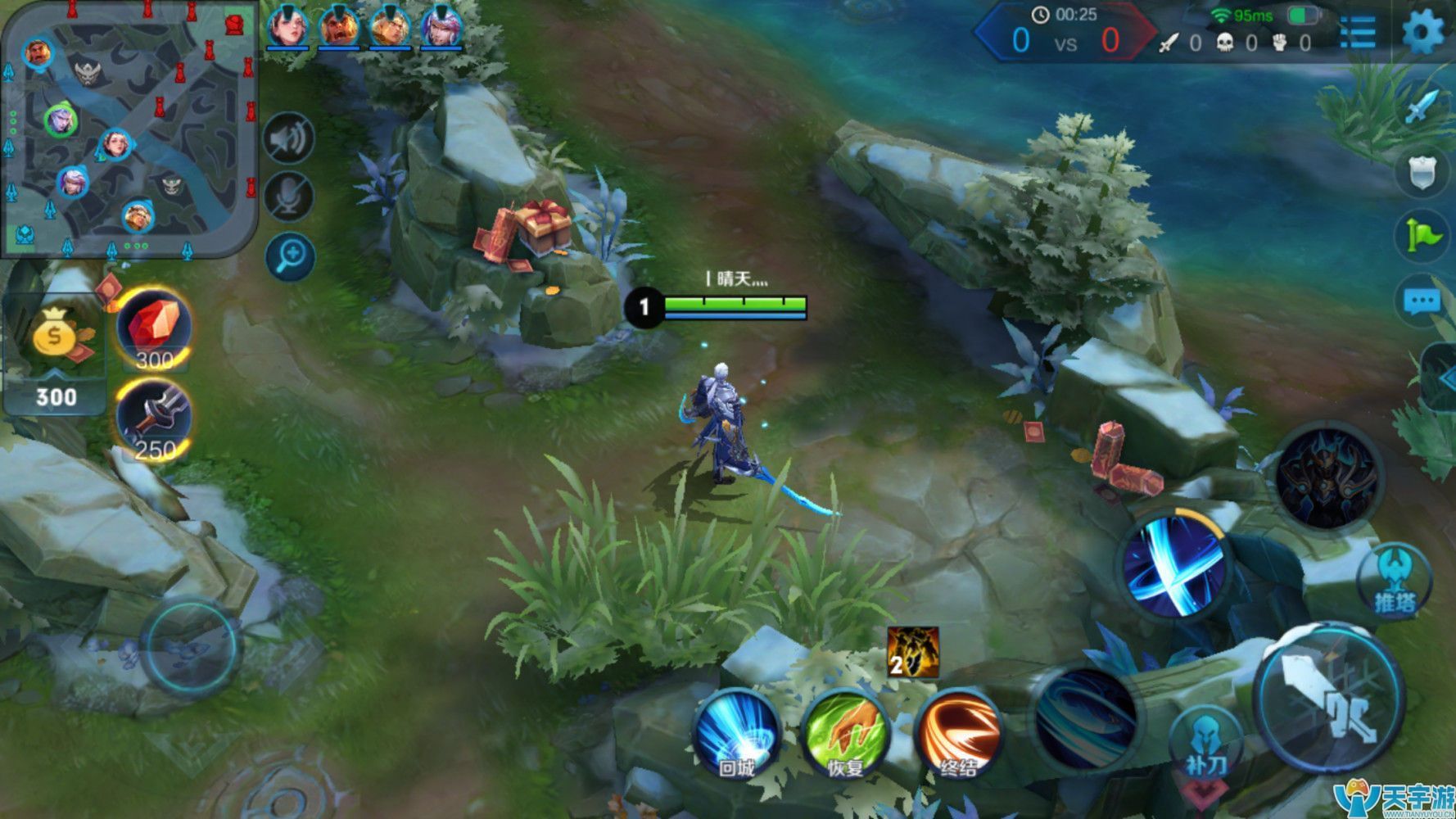This screenshot has width=1456, height=819.
Task: Buy the red gem for 300
Action: [154, 329]
